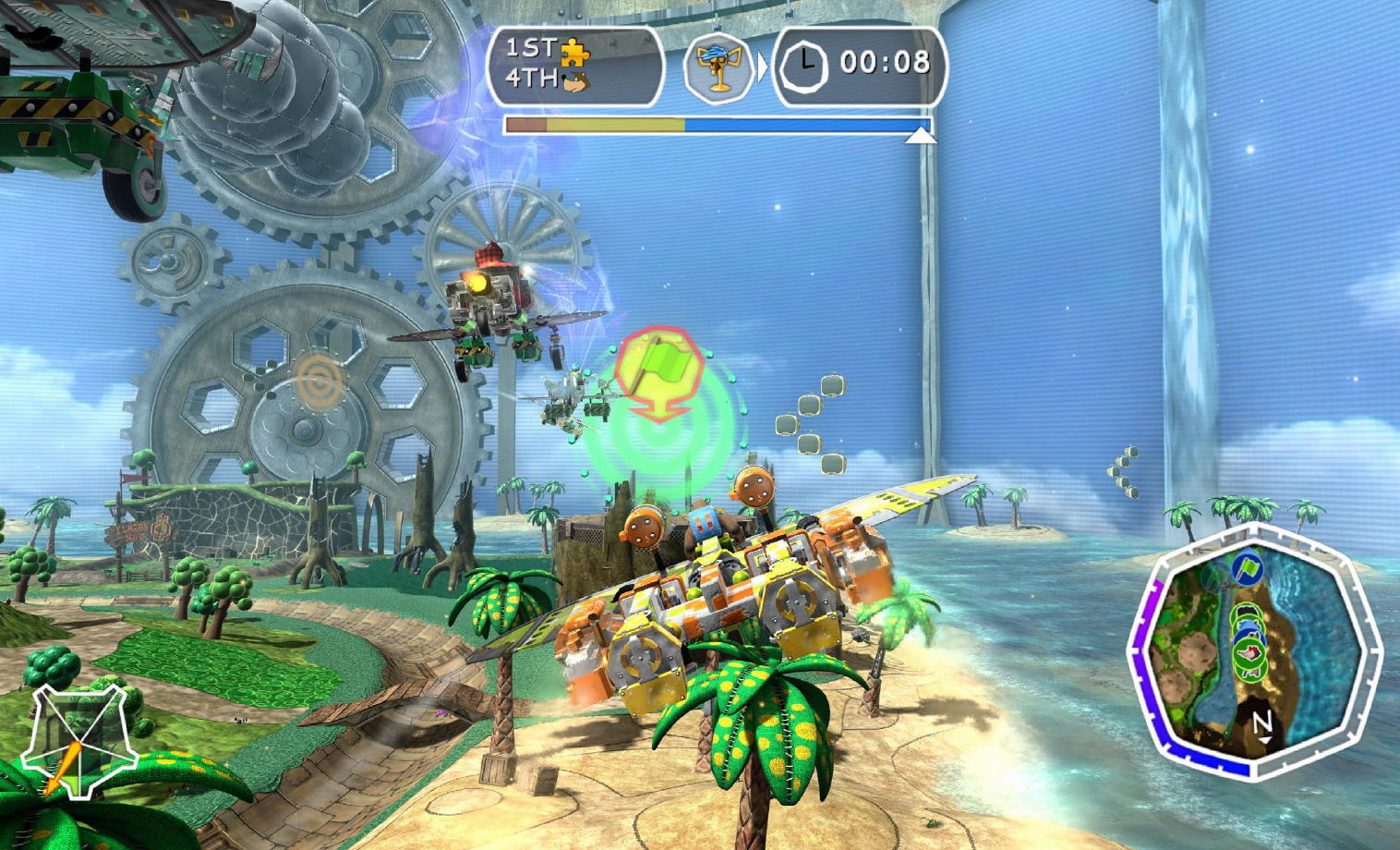
Task: Select the green flag checkpoint marker
Action: (658, 371)
